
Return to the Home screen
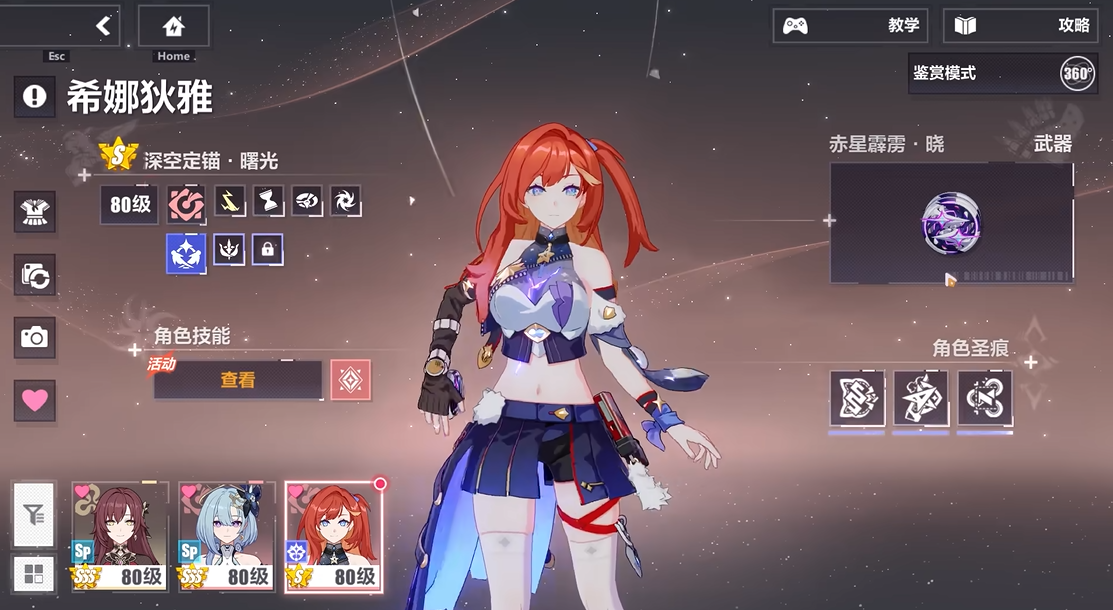coord(174,26)
